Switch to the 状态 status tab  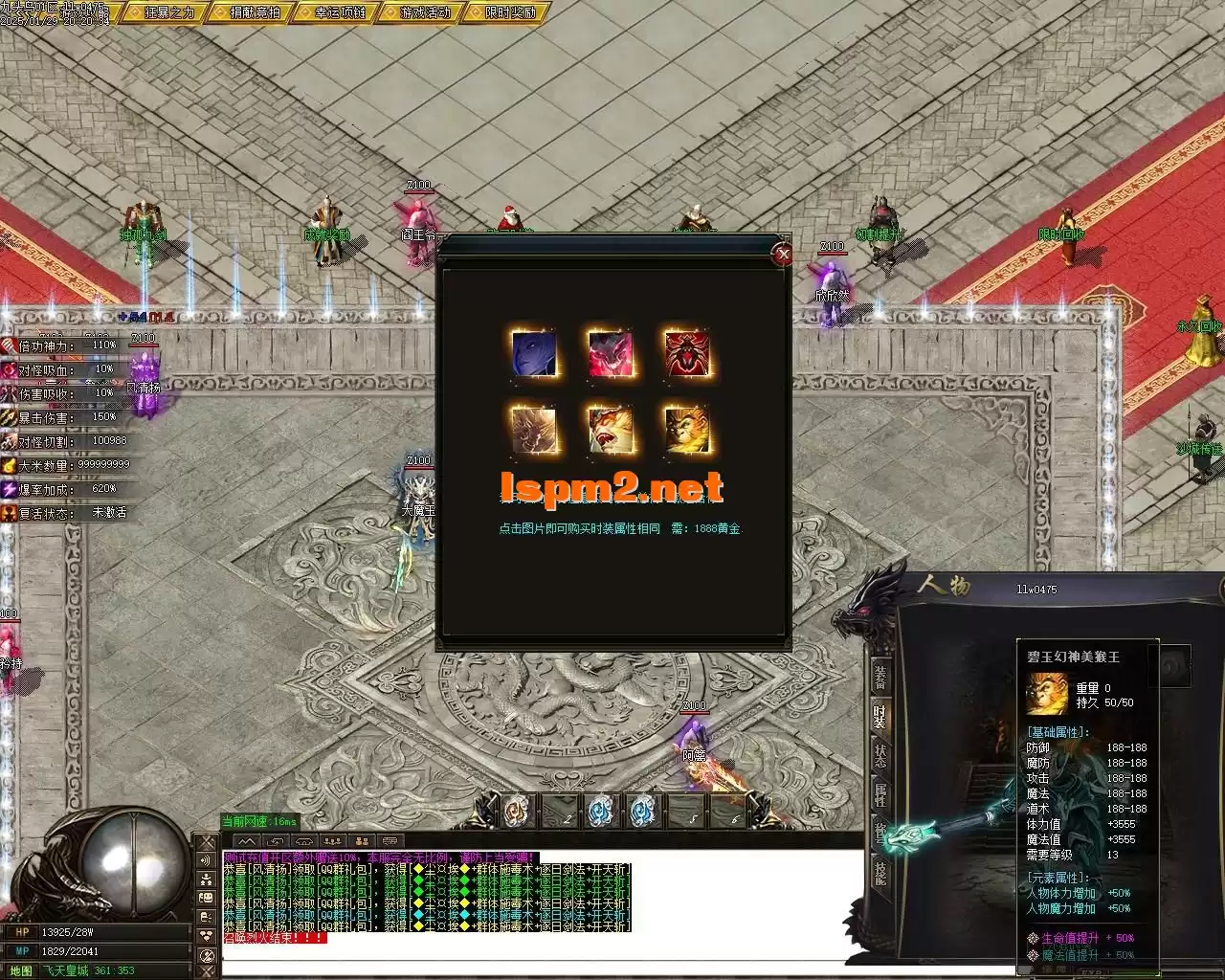point(880,755)
